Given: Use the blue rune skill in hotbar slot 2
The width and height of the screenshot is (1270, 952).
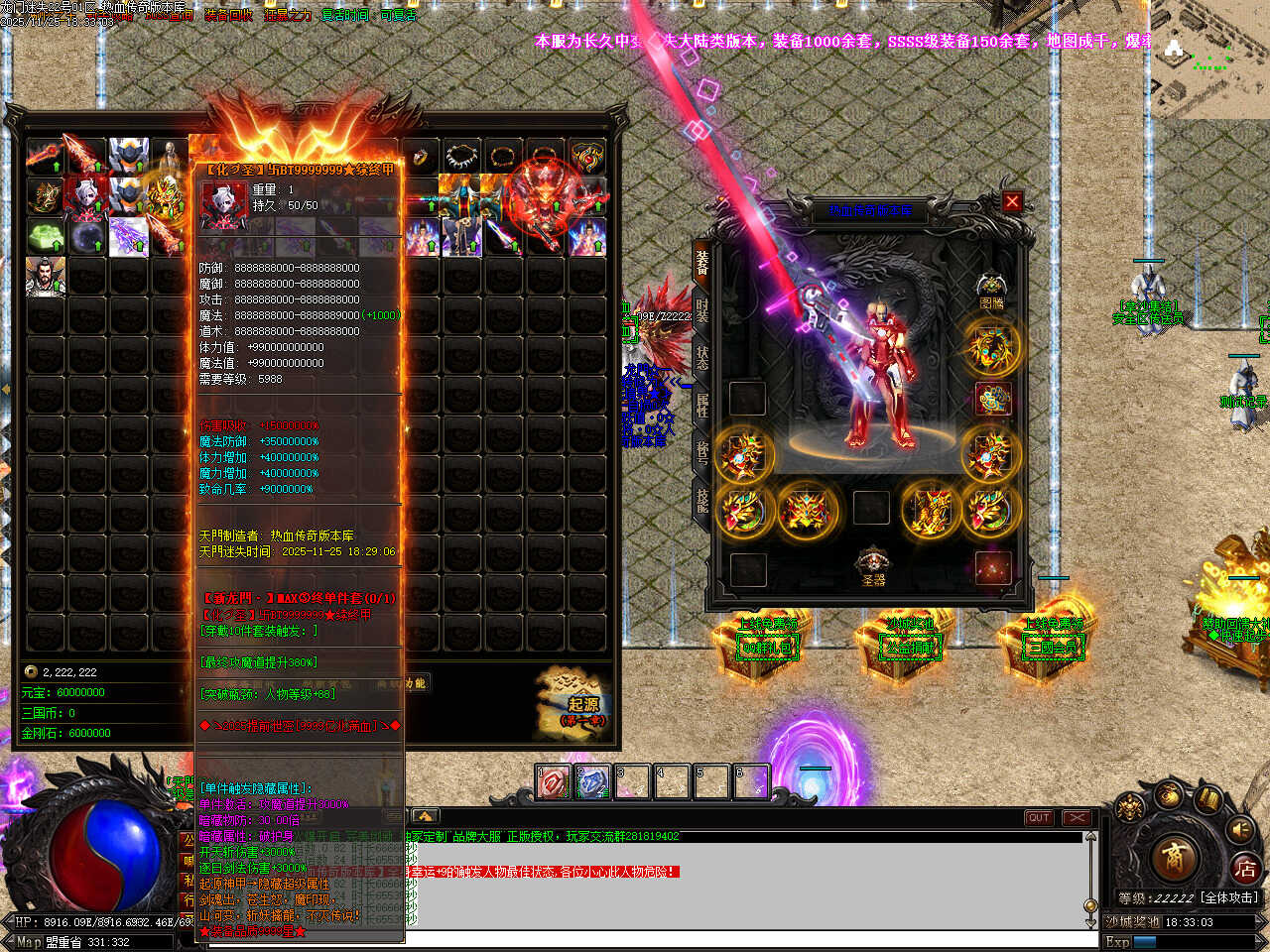Looking at the screenshot, I should tap(592, 782).
